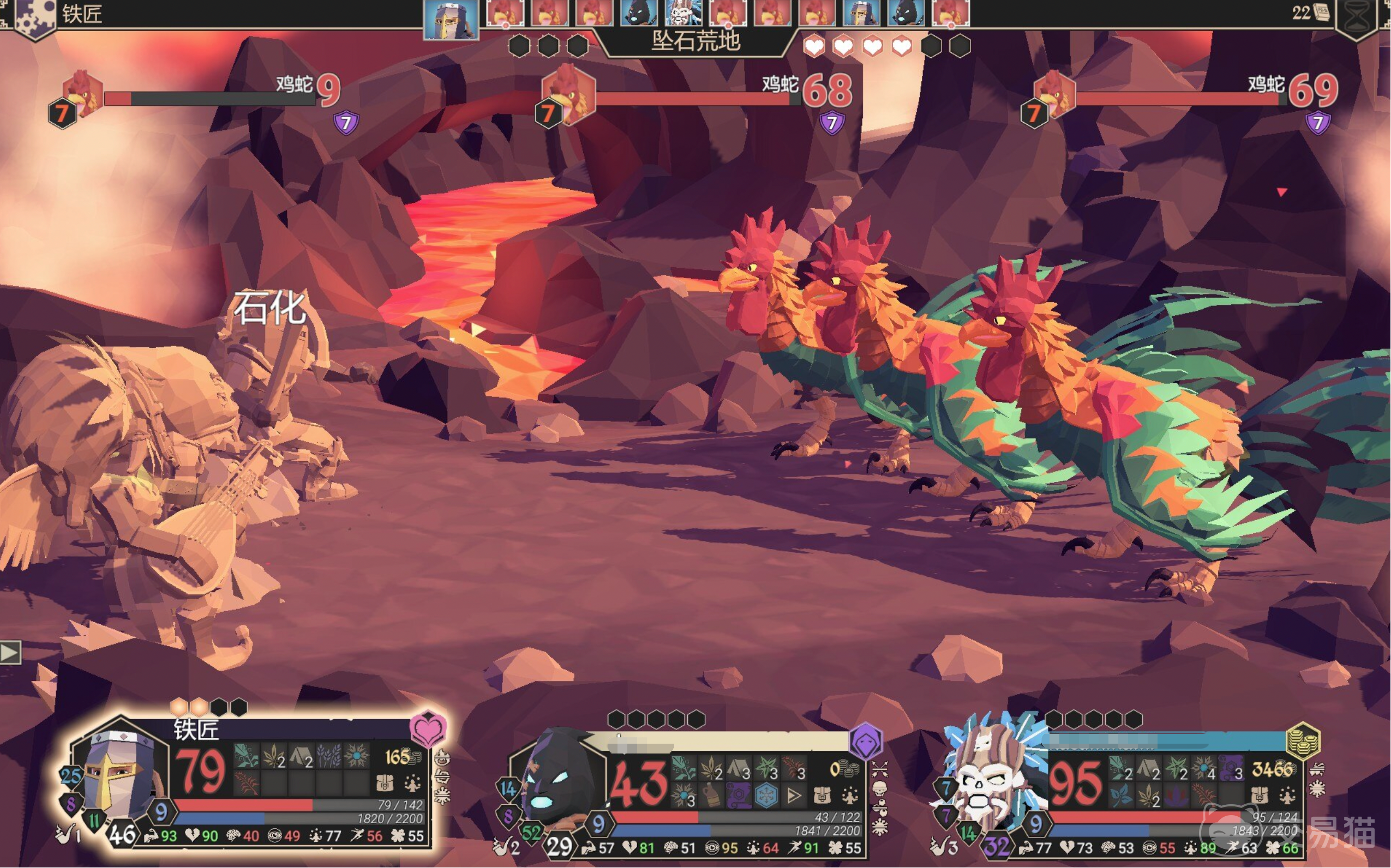Select the purple scroll in masked hero's belt
This screenshot has width=1391, height=868.
click(x=739, y=795)
